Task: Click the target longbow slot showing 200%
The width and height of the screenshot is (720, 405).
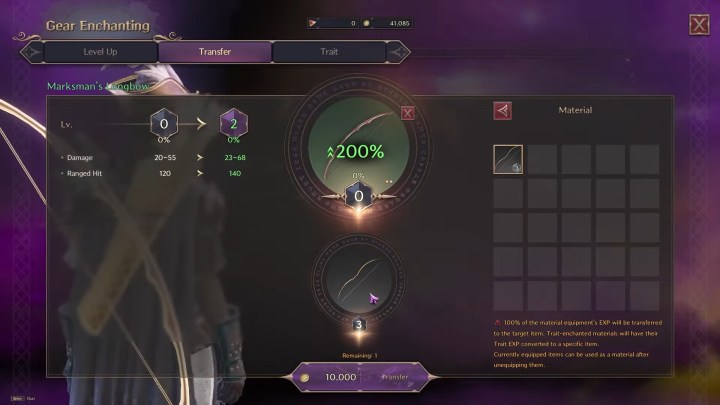Action: pos(359,145)
